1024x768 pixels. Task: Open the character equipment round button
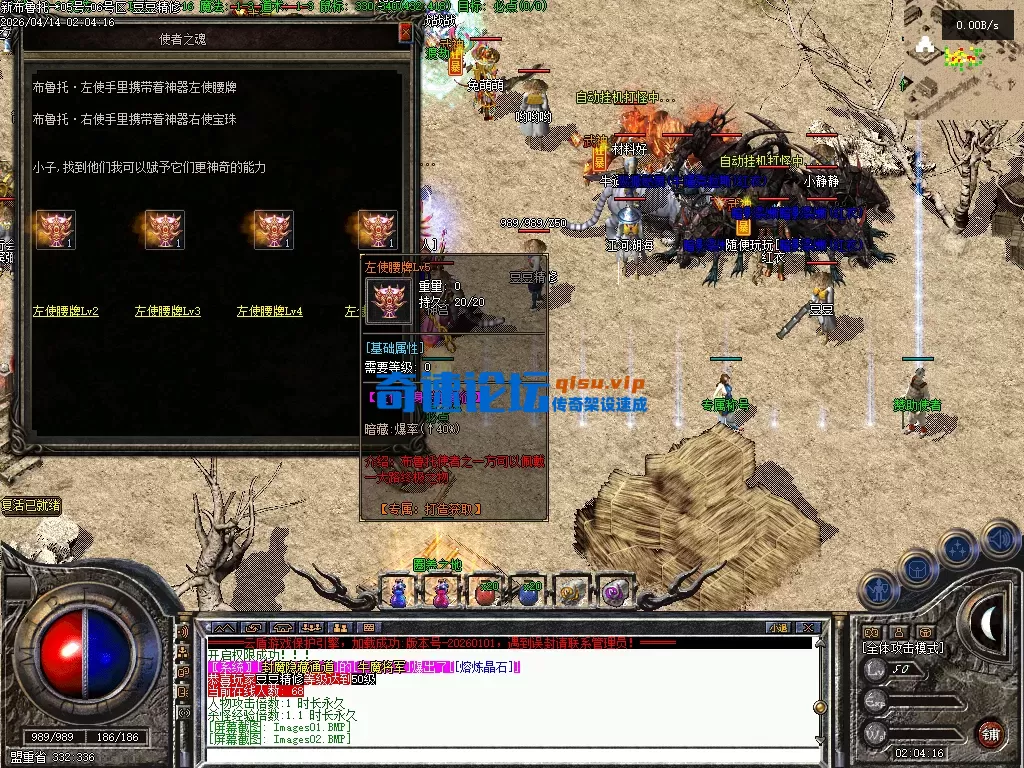(877, 590)
